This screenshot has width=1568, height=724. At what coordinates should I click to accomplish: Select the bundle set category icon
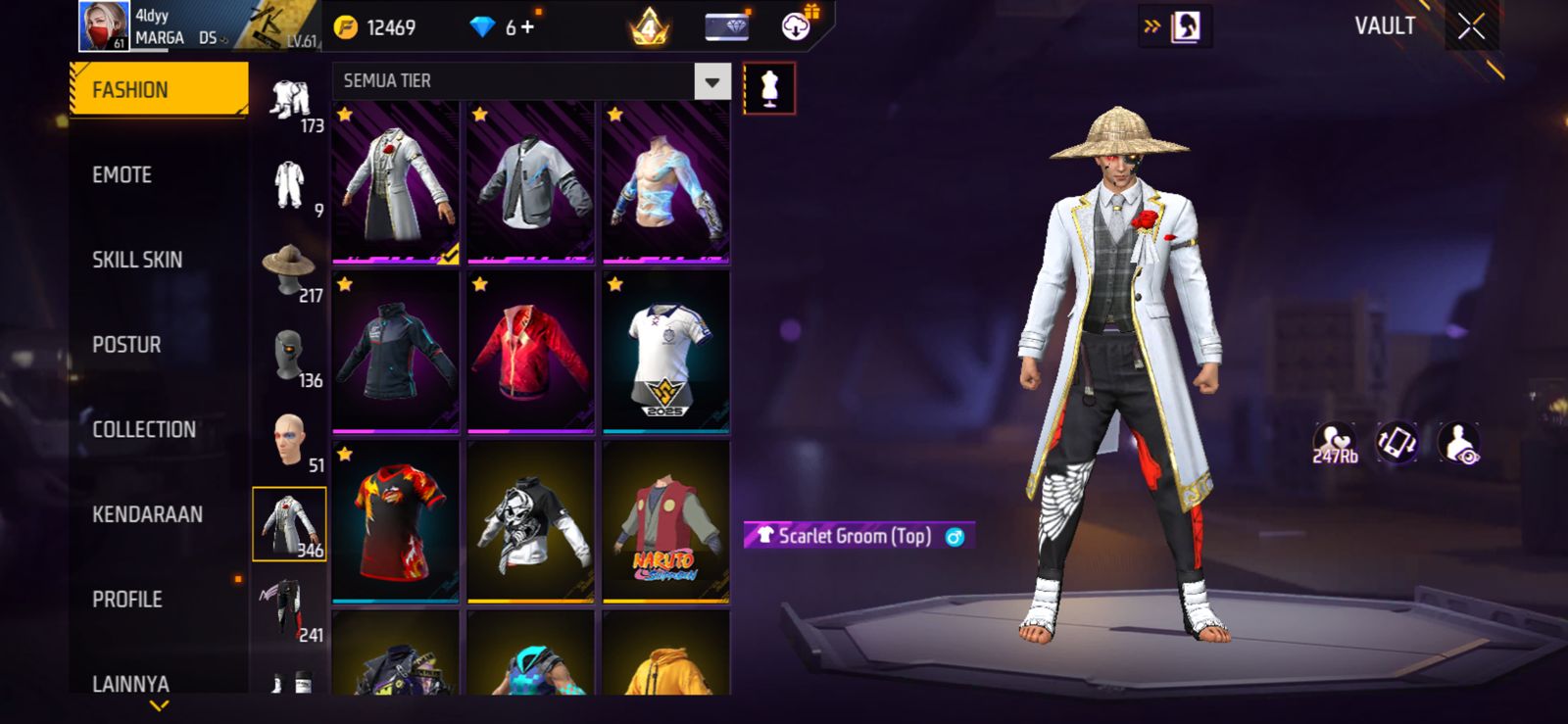click(x=289, y=99)
